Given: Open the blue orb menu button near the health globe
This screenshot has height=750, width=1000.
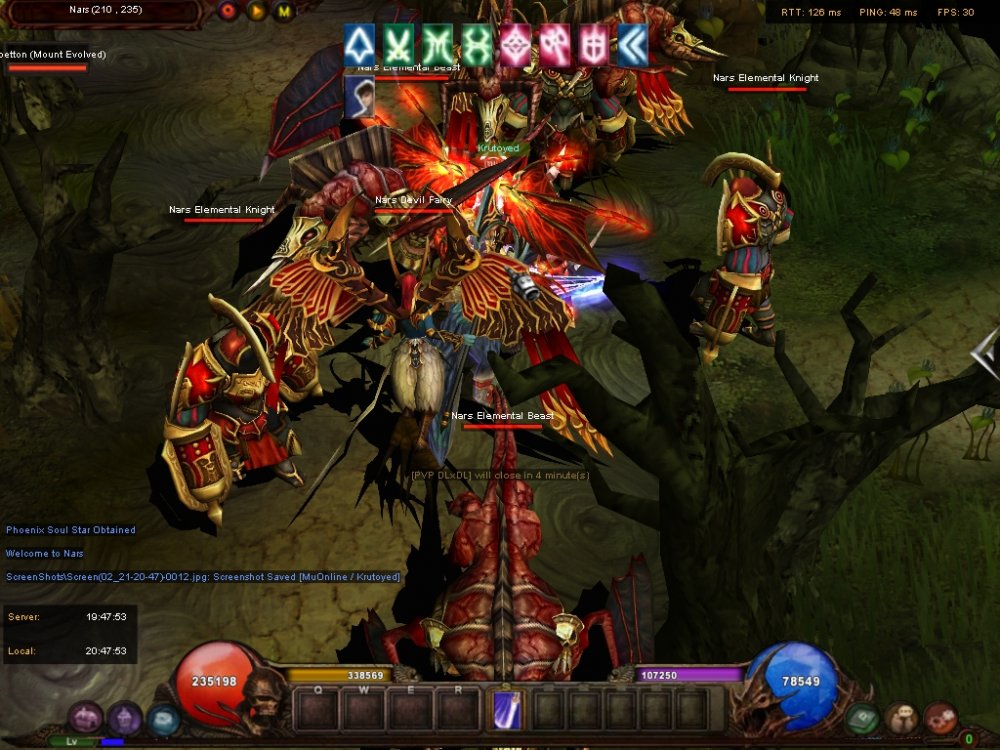Looking at the screenshot, I should (x=163, y=719).
